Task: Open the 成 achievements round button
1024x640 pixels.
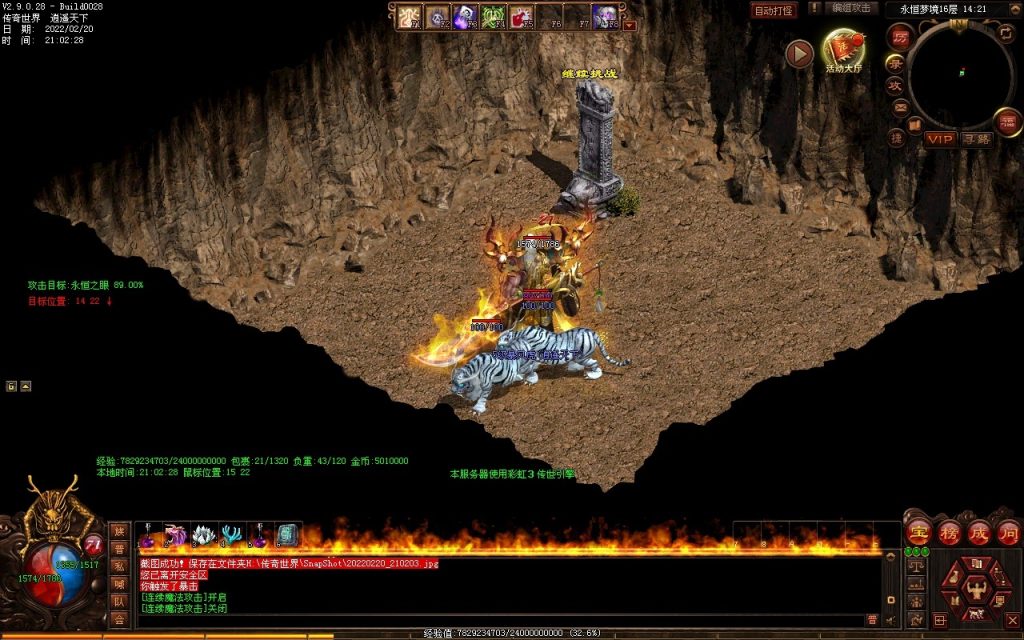Action: click(x=979, y=531)
